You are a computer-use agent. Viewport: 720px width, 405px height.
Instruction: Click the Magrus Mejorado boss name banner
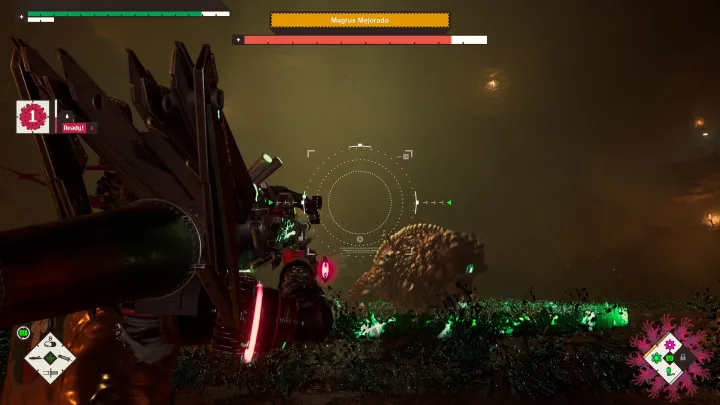point(359,20)
